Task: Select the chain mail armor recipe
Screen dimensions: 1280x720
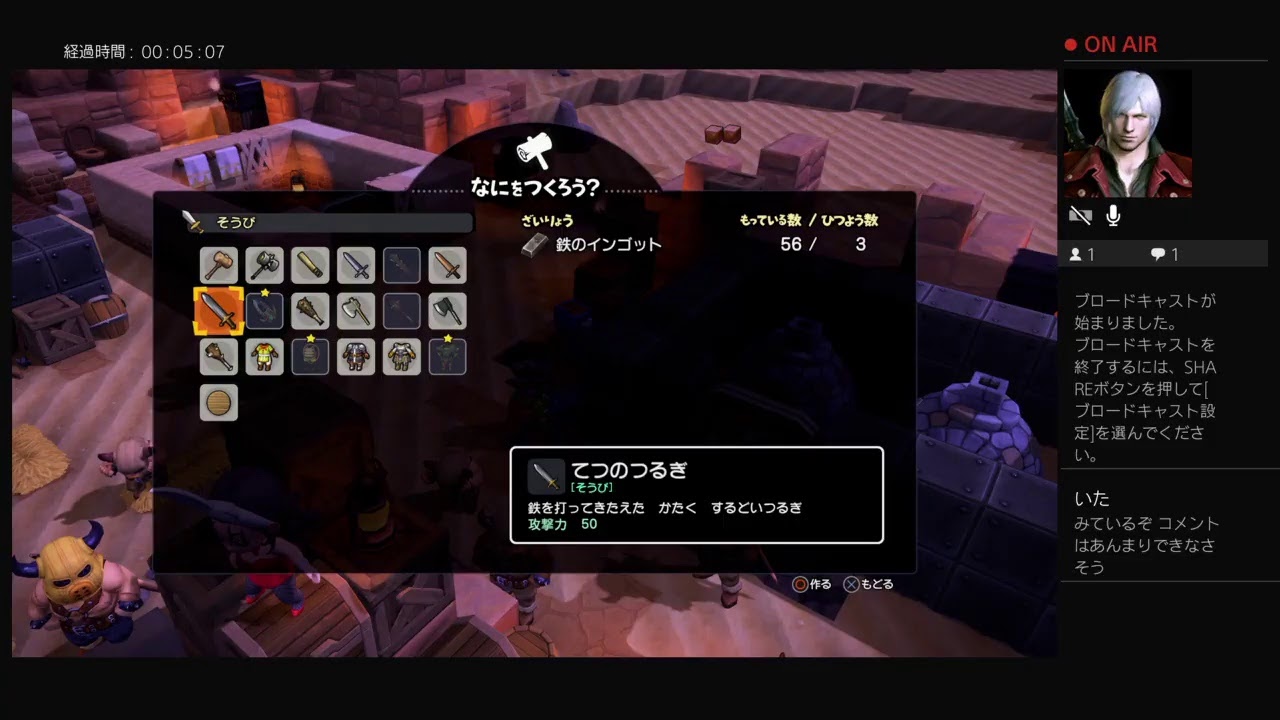Action: point(356,356)
